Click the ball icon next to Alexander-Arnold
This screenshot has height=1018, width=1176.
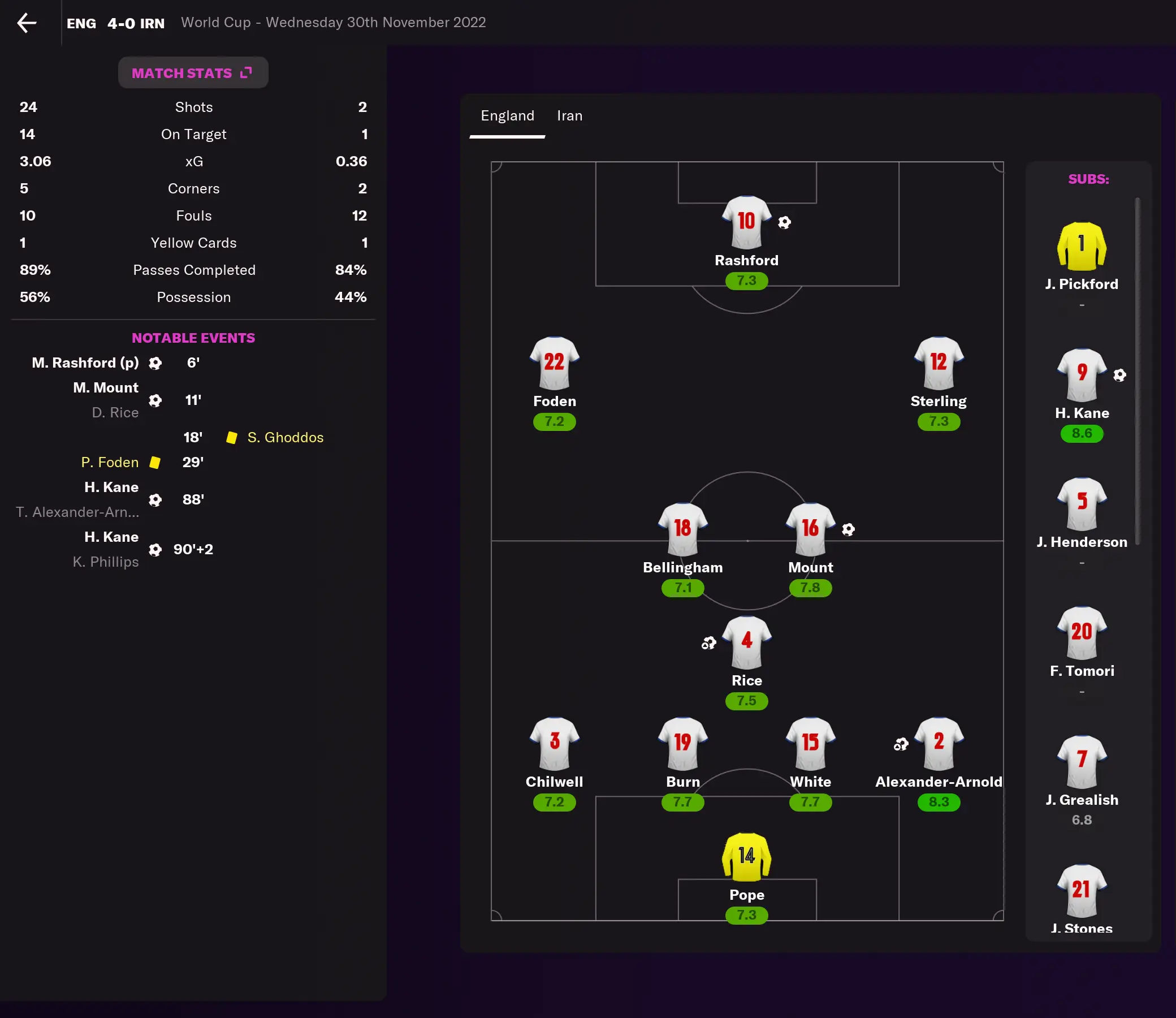(x=901, y=743)
